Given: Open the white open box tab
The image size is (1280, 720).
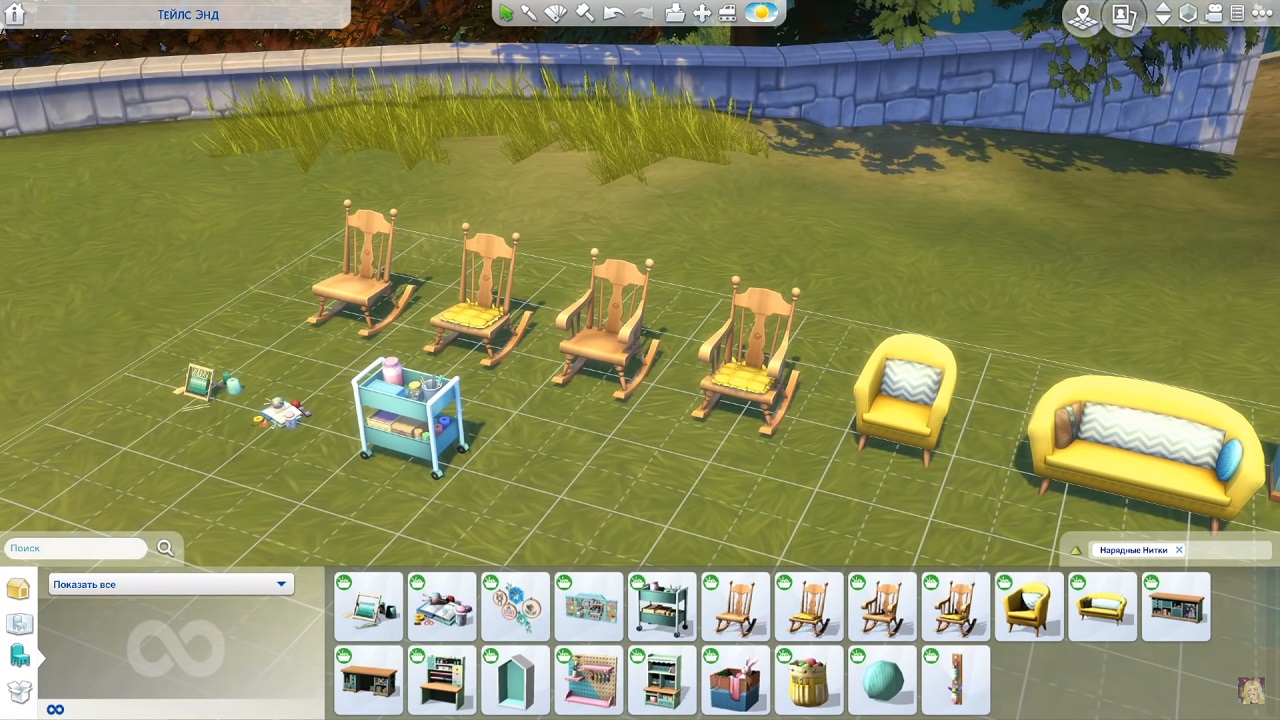Looking at the screenshot, I should point(19,690).
